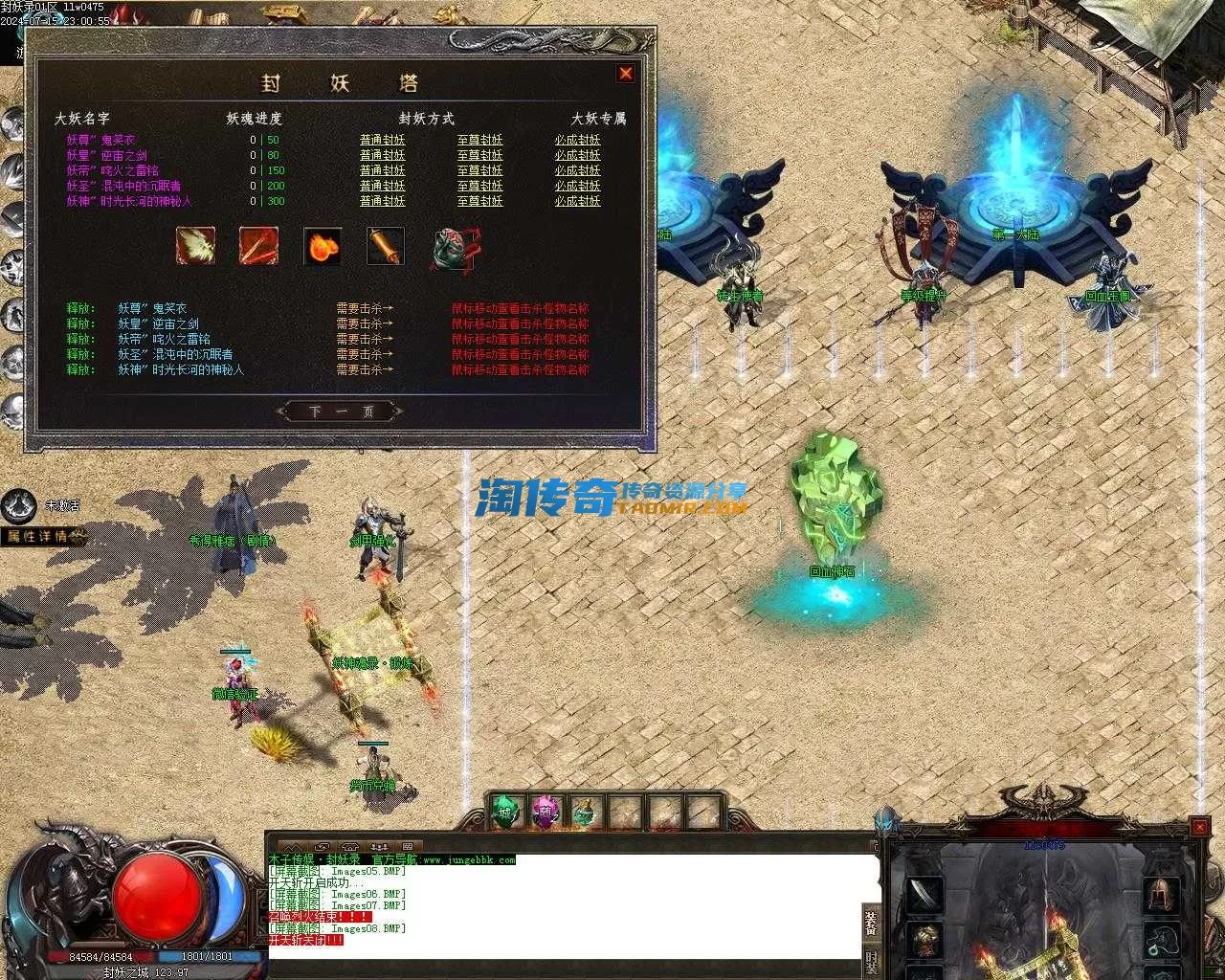The height and width of the screenshot is (980, 1225).
Task: Close the 封妖塔 panel
Action: pyautogui.click(x=626, y=74)
